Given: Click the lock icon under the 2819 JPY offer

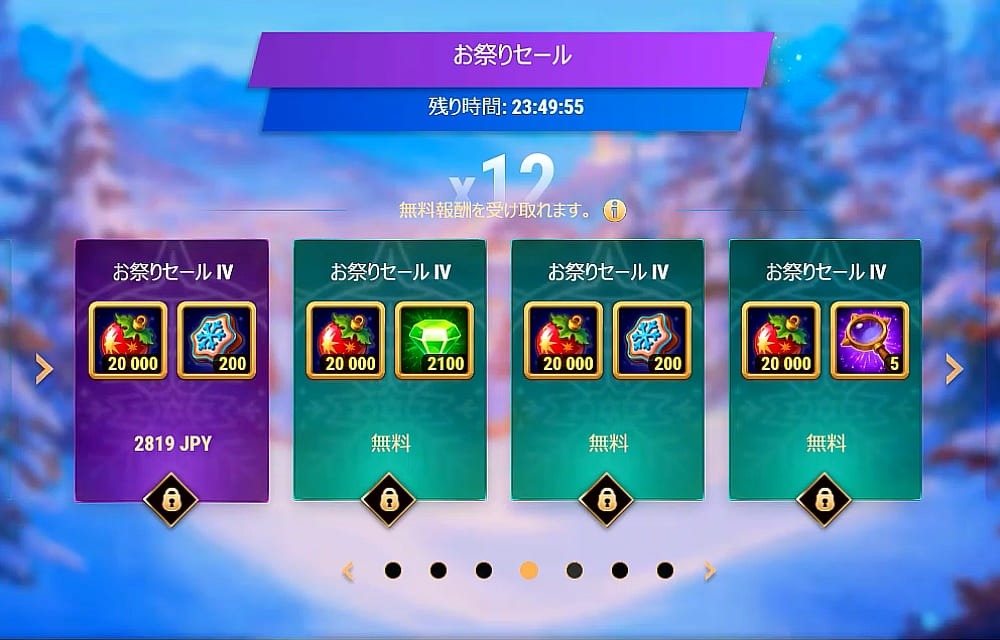Looking at the screenshot, I should click(x=172, y=499).
